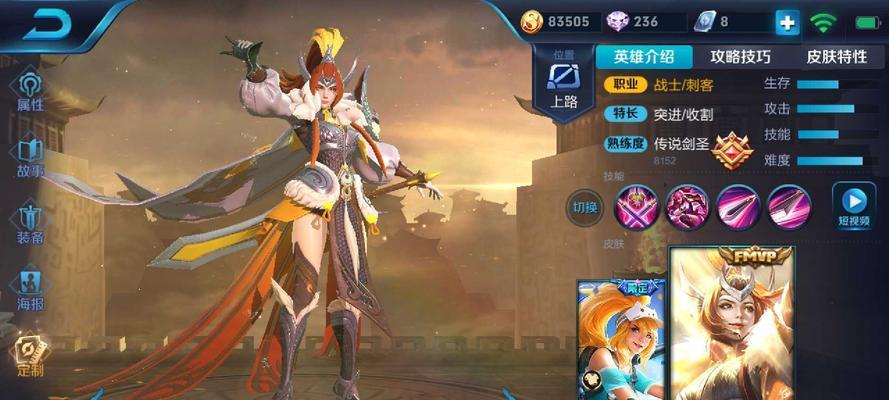This screenshot has width=889, height=400.
Task: Toggle skills with the 切换 button
Action: [x=584, y=207]
